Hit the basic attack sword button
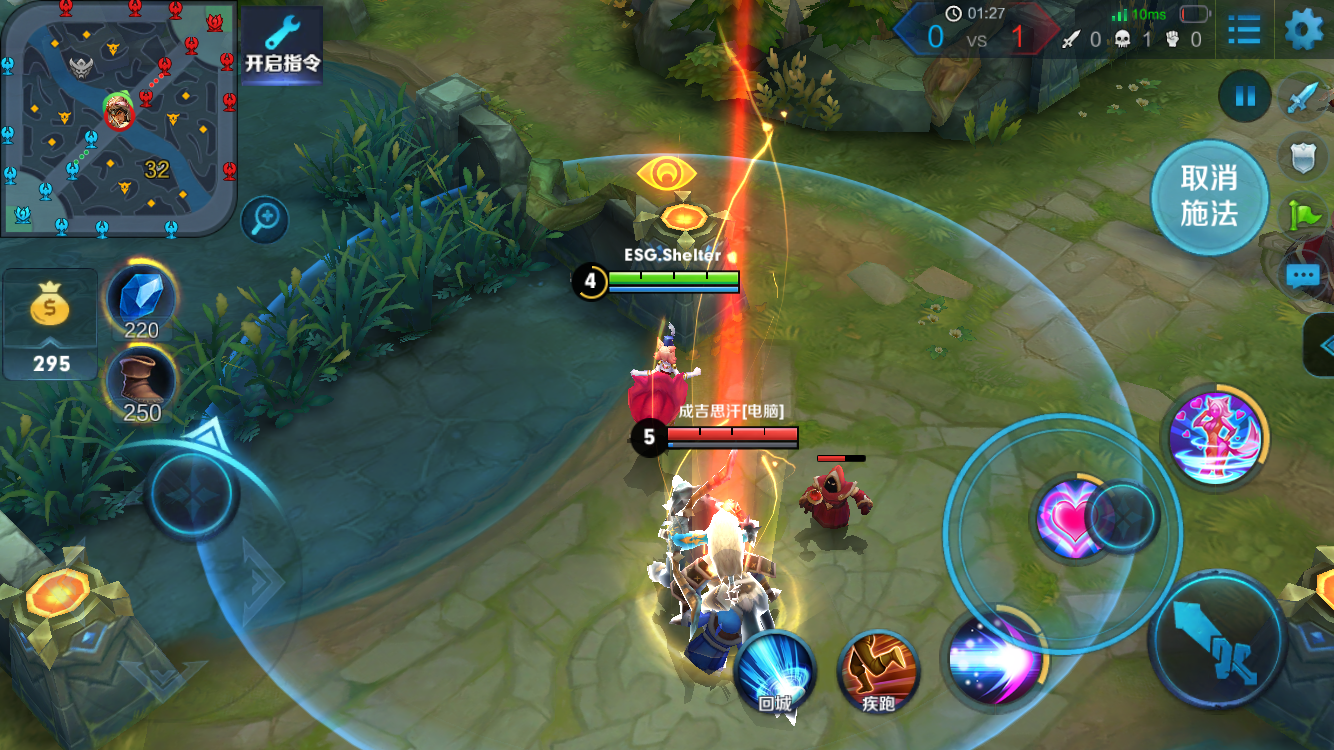Screen dimensions: 1334x750 pyautogui.click(x=1217, y=638)
